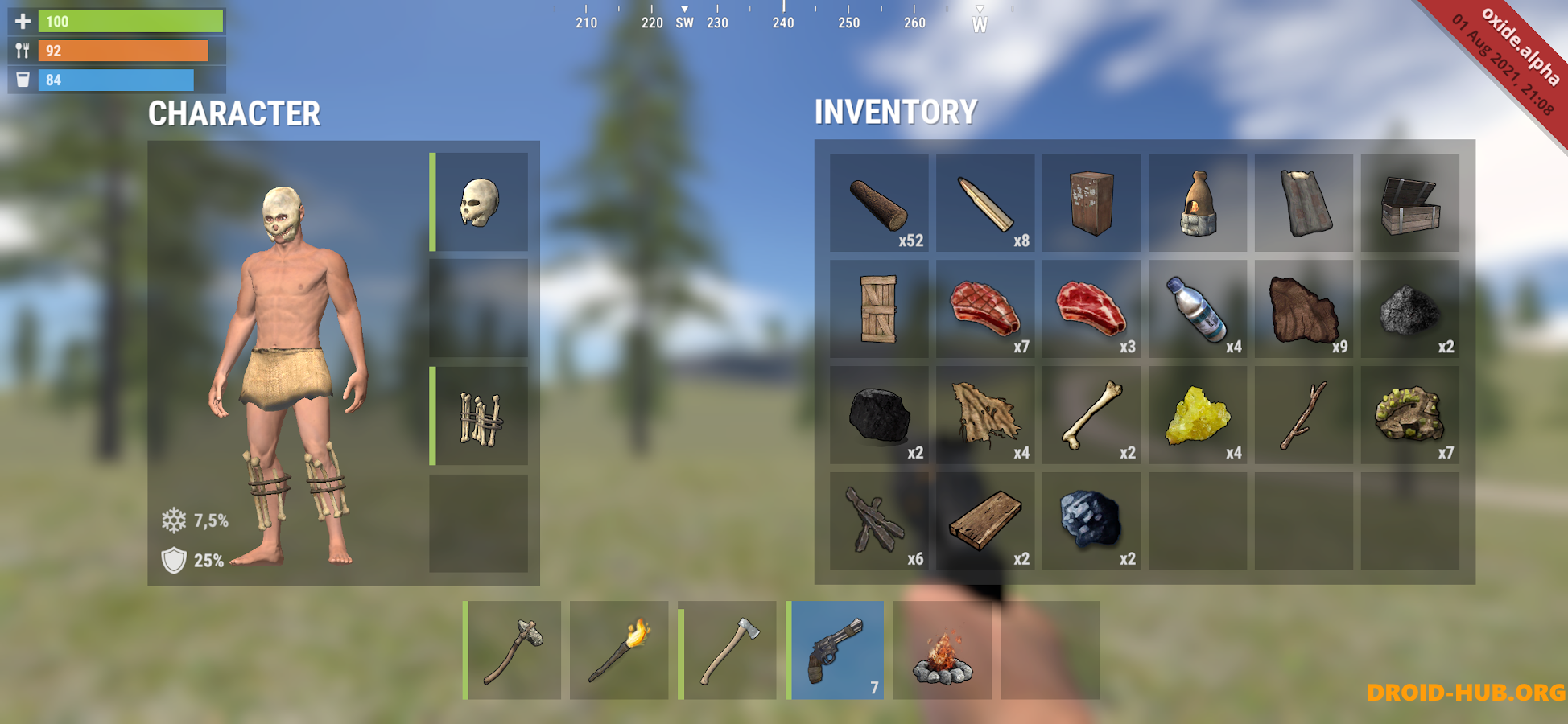Pick the rifle ammo slot
1568x724 pixels.
point(985,204)
